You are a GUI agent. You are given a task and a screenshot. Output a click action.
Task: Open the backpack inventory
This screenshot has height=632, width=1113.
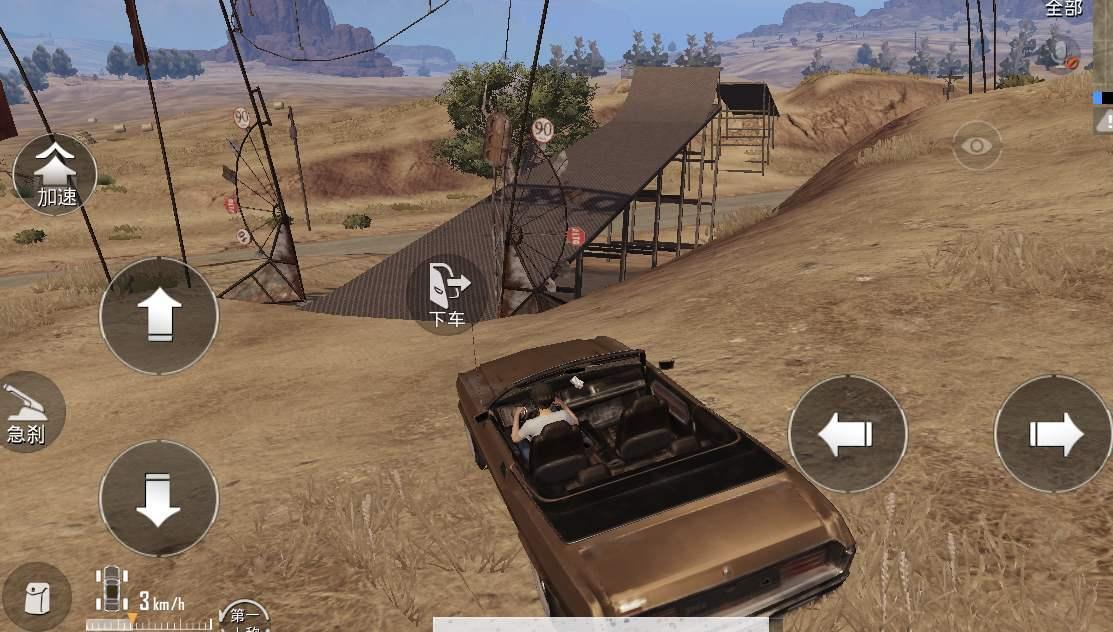[x=35, y=598]
